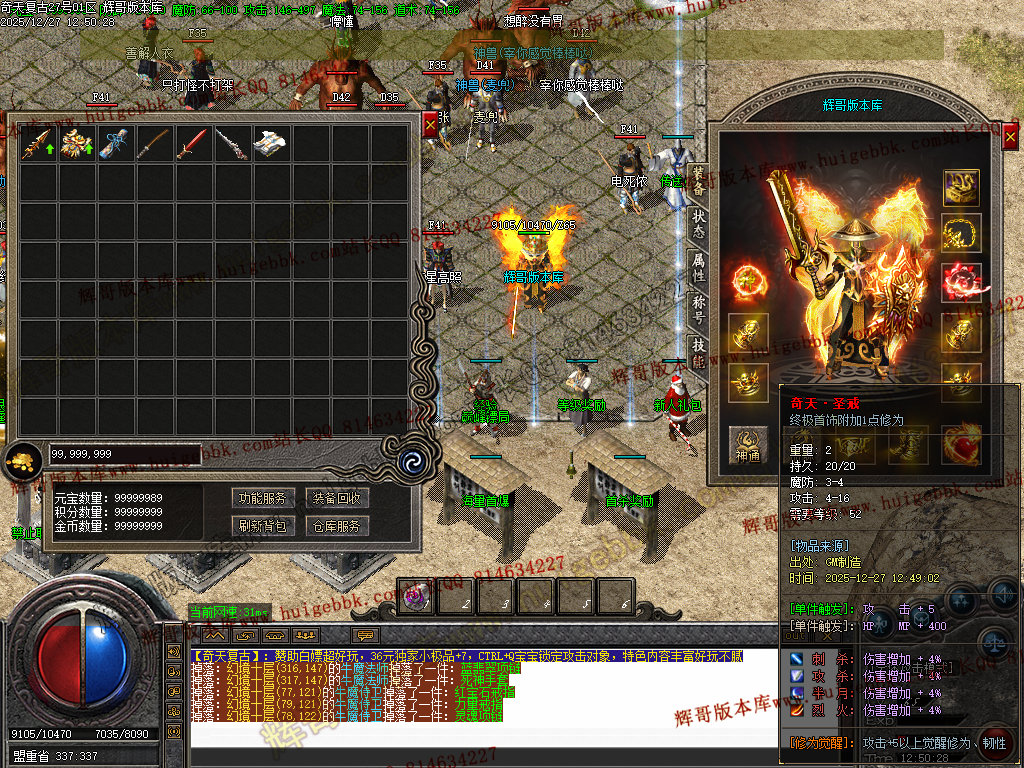Image resolution: width=1024 pixels, height=768 pixels.
Task: Click the 装备回收 equipment recycle button
Action: pyautogui.click(x=335, y=498)
